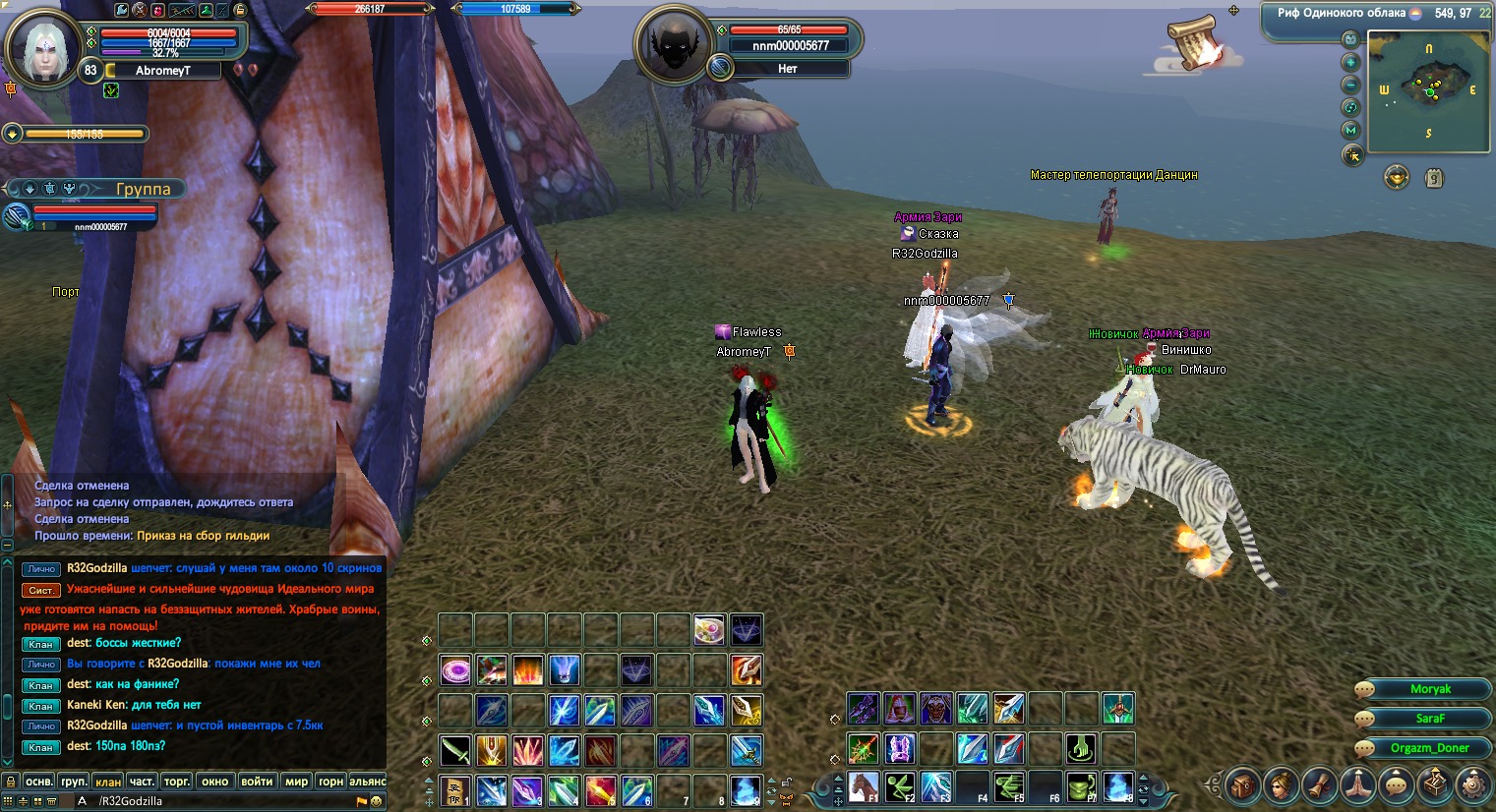The image size is (1496, 812).
Task: Open the AbromeyT player portrait
Action: [x=45, y=46]
